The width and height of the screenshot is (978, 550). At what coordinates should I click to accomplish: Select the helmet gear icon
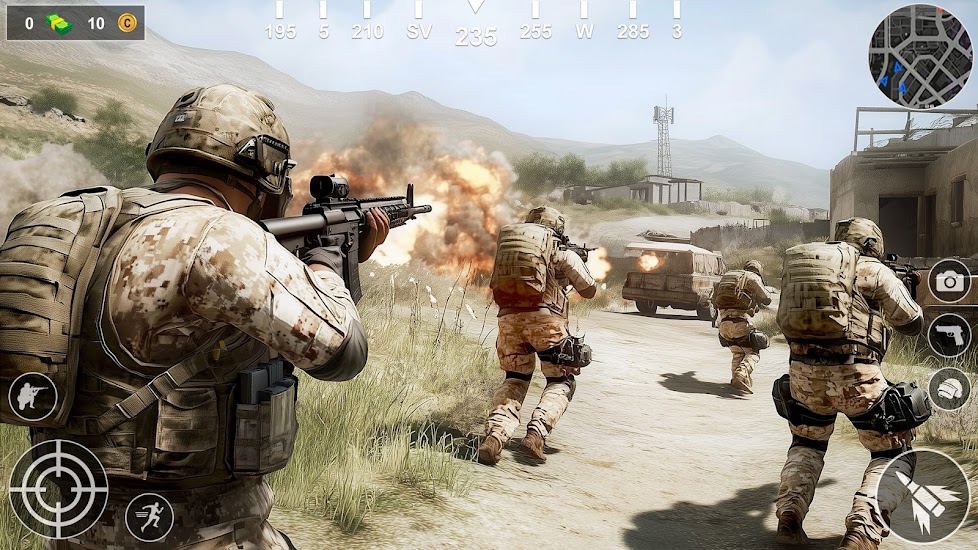[949, 388]
